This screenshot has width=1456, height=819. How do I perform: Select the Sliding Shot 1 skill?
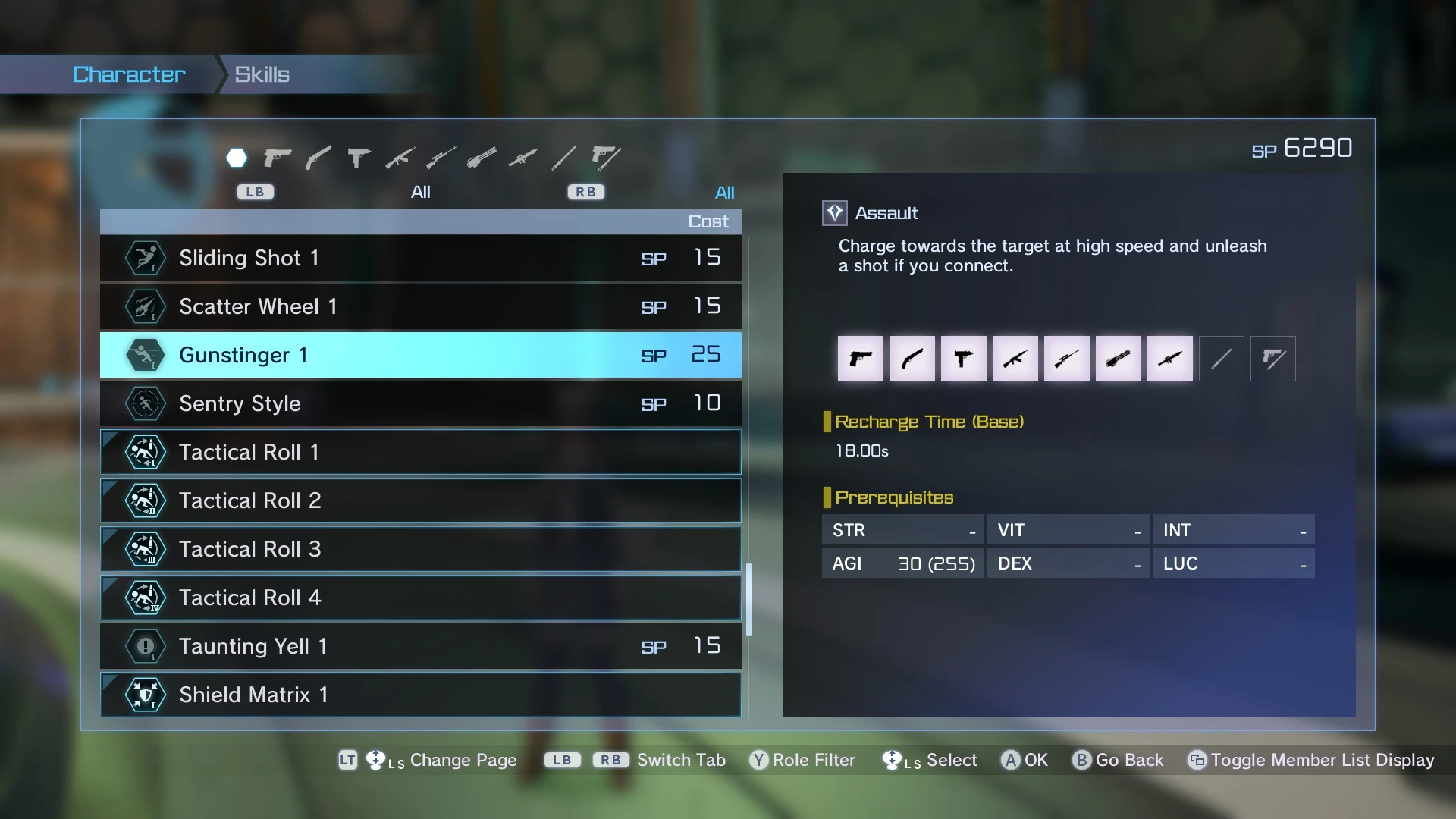(420, 258)
